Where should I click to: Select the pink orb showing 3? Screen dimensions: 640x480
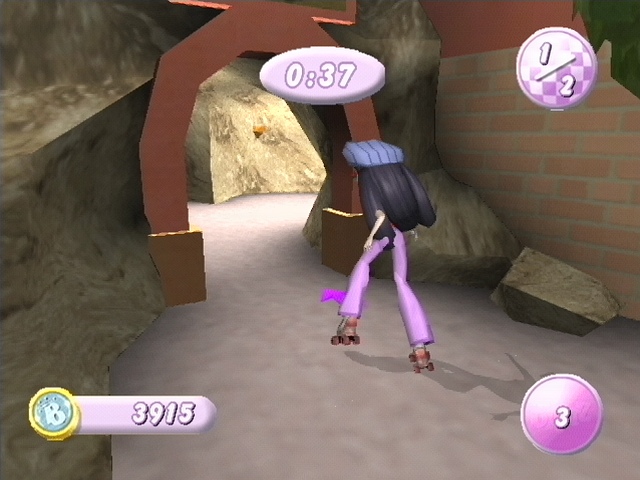coord(561,415)
